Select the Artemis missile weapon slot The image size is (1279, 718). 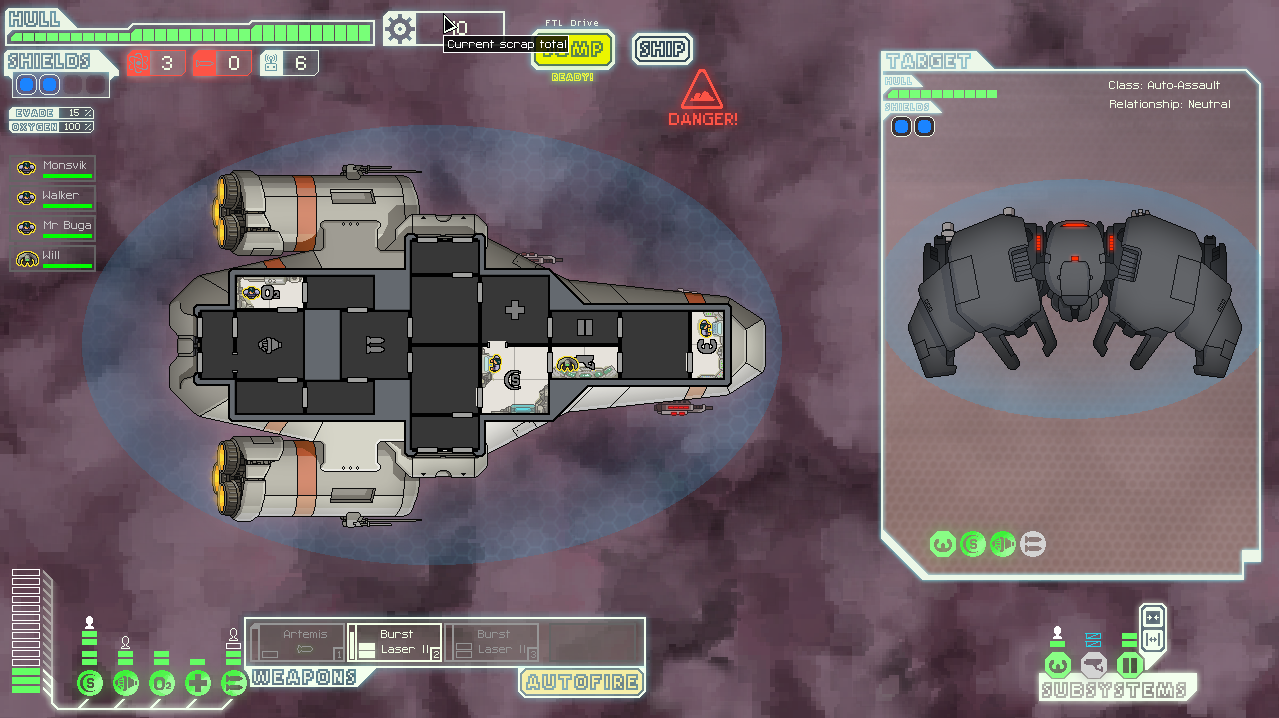[x=298, y=642]
